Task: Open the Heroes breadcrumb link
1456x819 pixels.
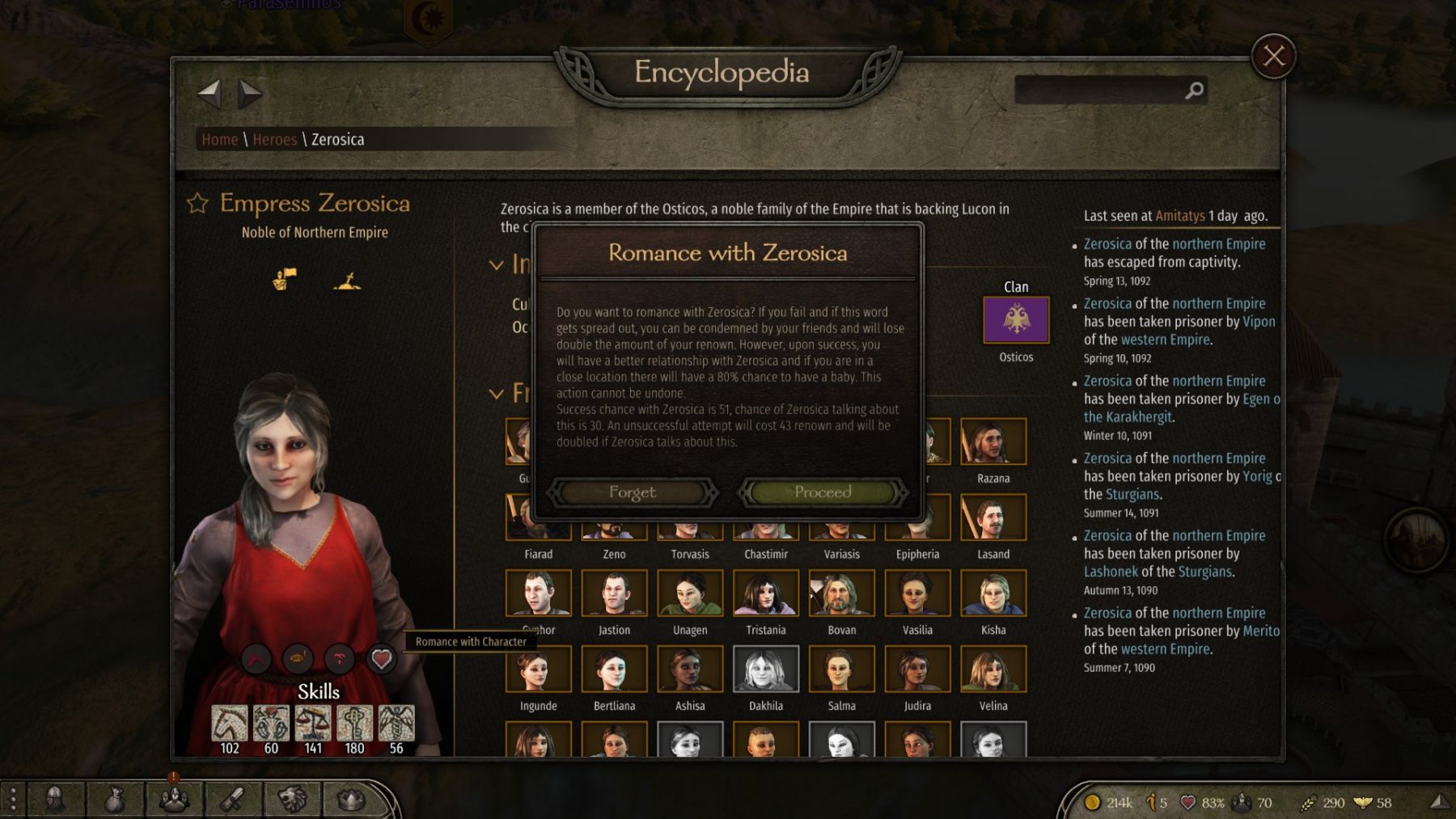Action: (x=275, y=140)
